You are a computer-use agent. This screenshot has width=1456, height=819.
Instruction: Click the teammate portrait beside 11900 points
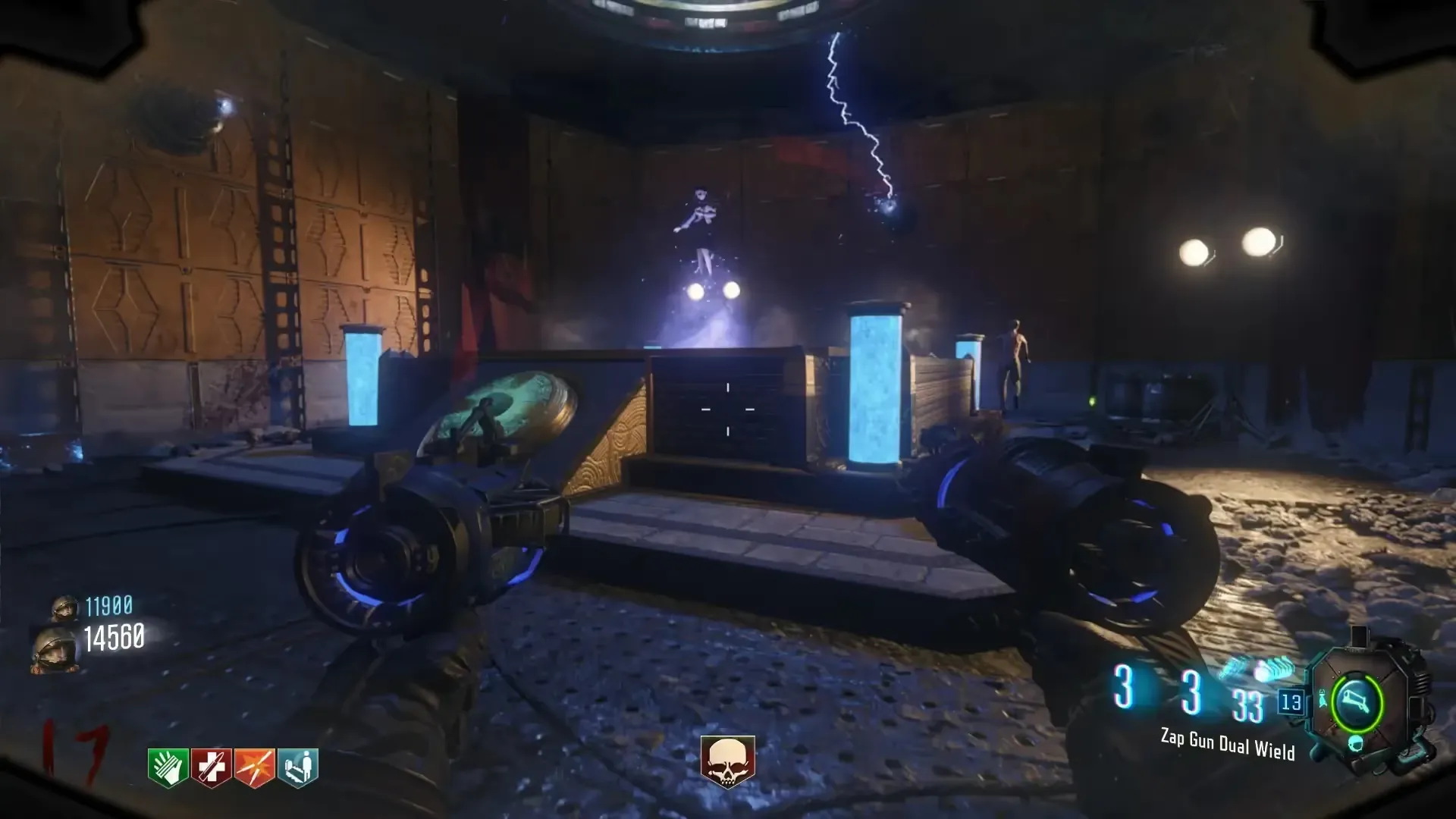(x=64, y=607)
